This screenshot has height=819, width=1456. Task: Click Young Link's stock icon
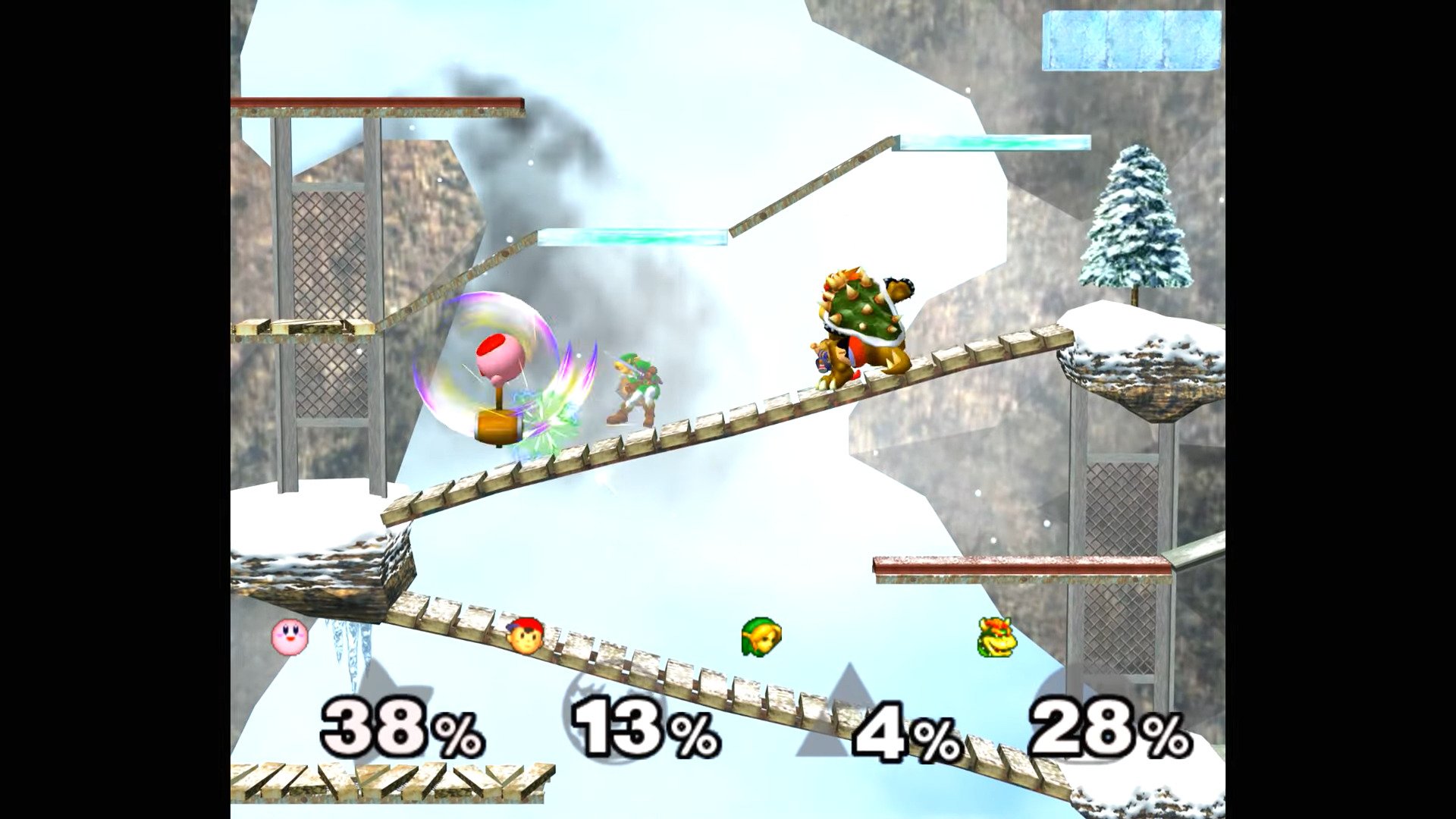click(761, 637)
